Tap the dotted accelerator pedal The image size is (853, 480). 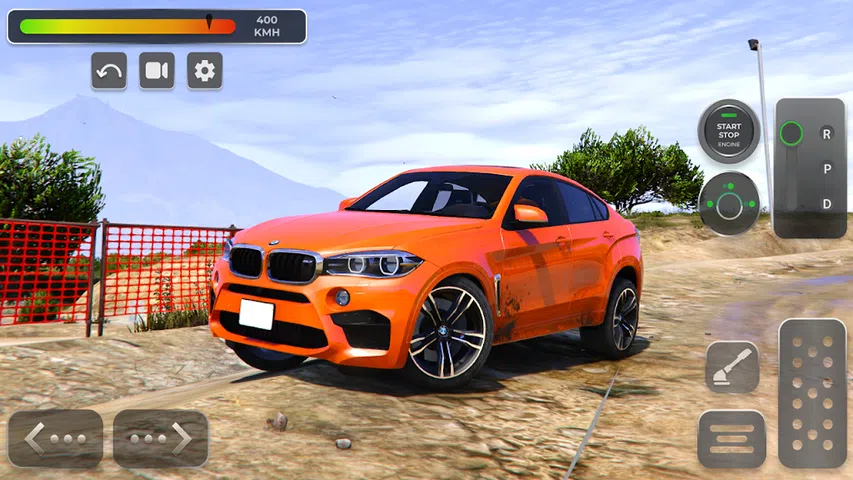pyautogui.click(x=812, y=393)
